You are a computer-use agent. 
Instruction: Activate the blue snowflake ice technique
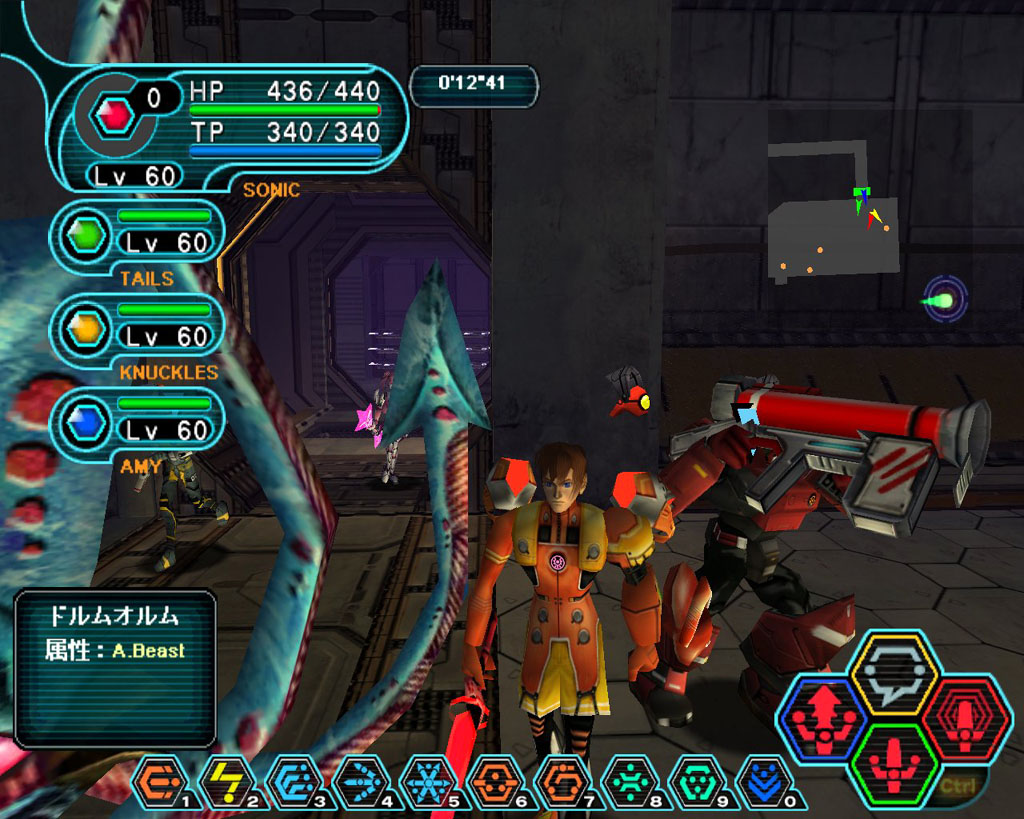point(425,781)
